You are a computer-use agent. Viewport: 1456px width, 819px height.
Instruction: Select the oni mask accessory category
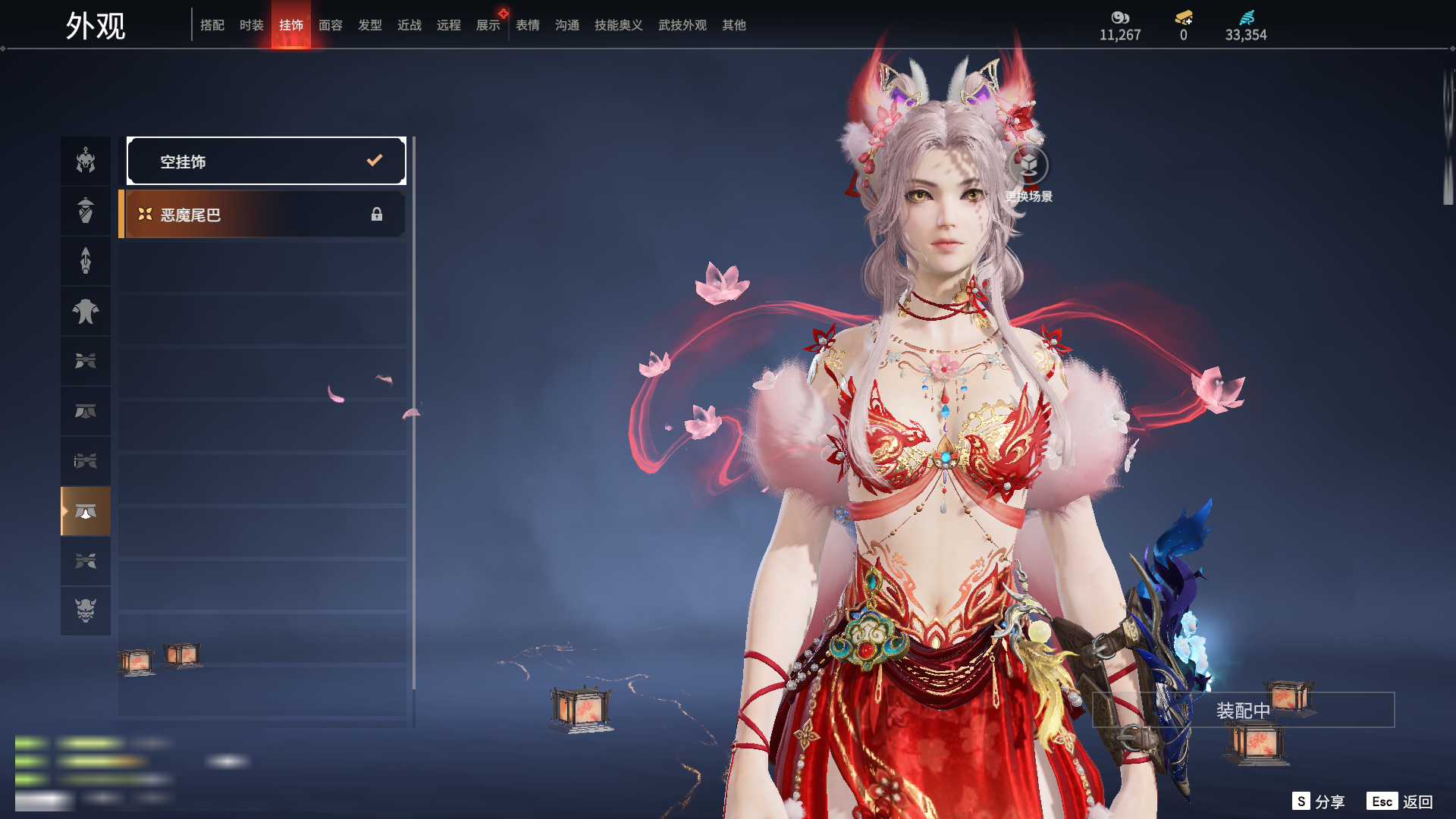point(86,610)
